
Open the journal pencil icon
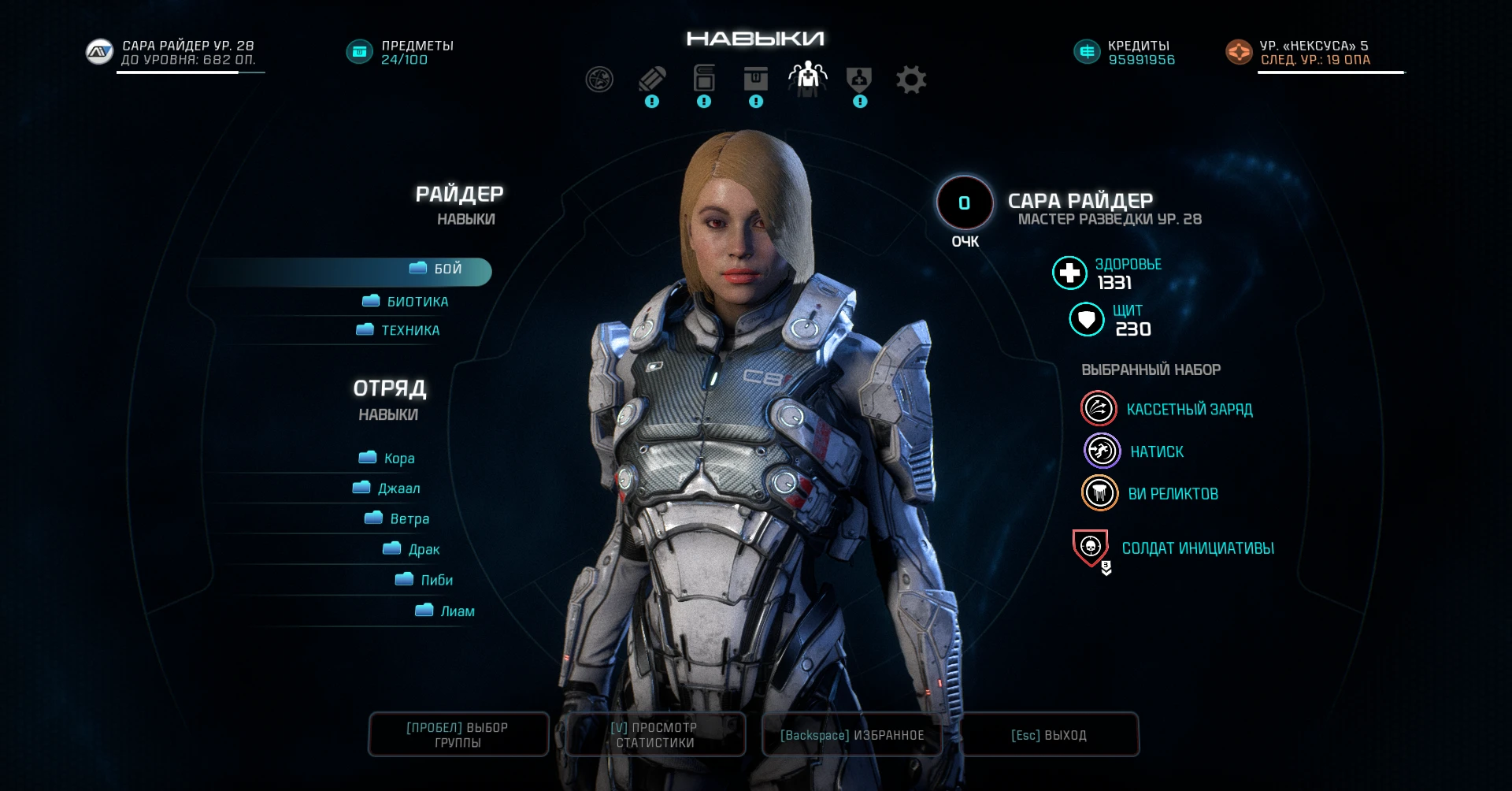tap(651, 79)
